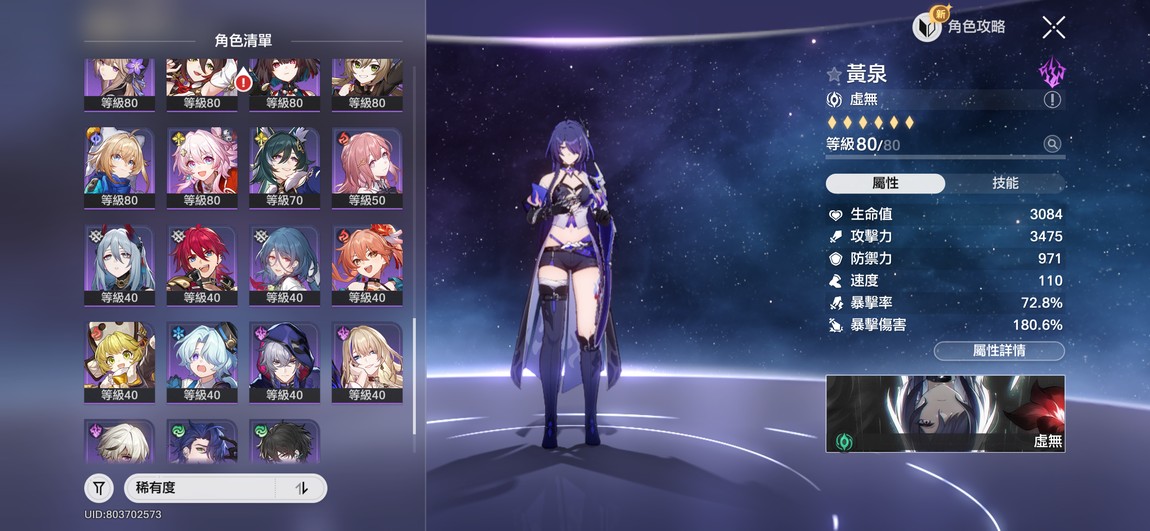Click the magnifier icon beside the level

point(1052,144)
